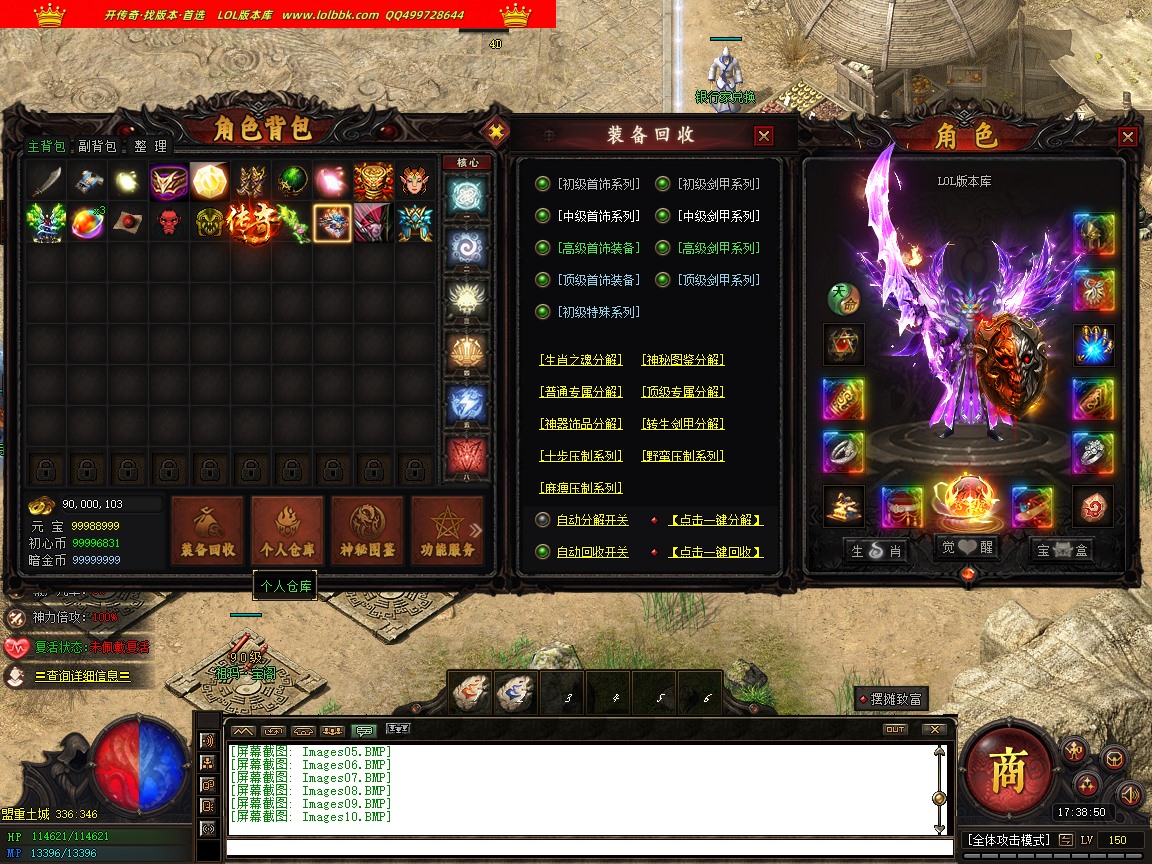The height and width of the screenshot is (864, 1152).
Task: Select 生肖之魂分解 decomposition link
Action: tap(580, 360)
